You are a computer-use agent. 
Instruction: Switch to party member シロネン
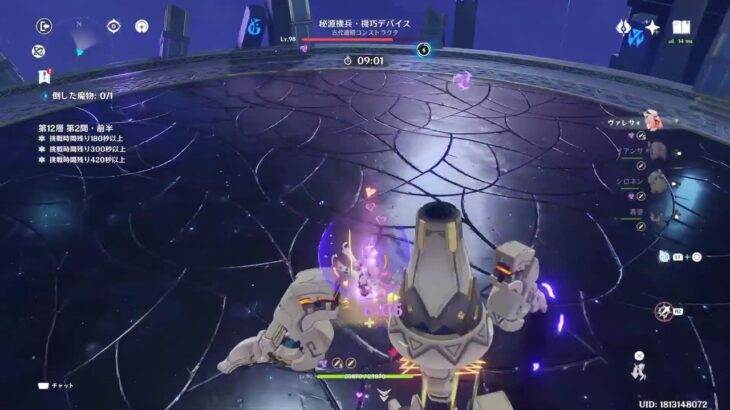655,182
